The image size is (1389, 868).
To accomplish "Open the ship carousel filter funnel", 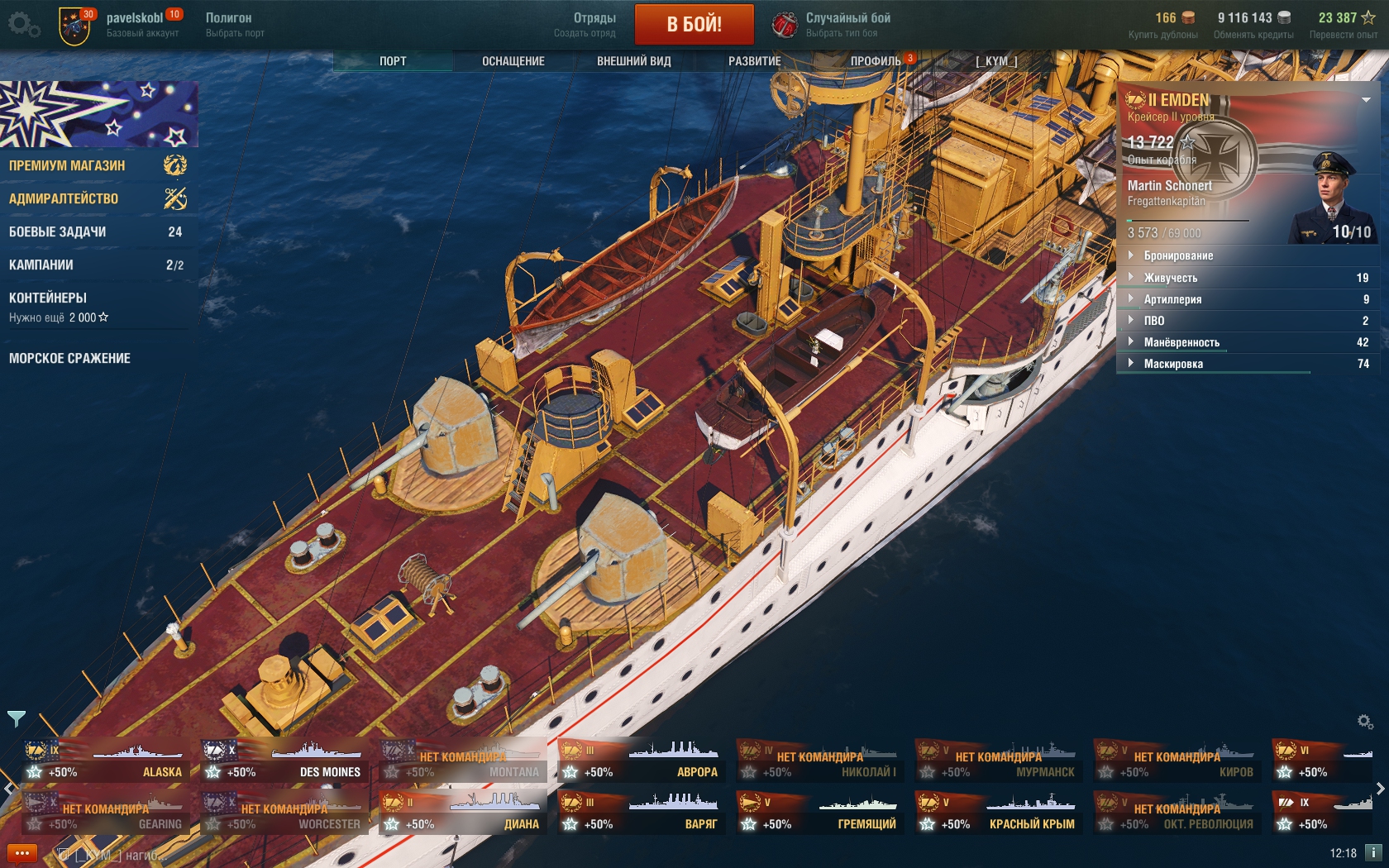I will coord(17,718).
